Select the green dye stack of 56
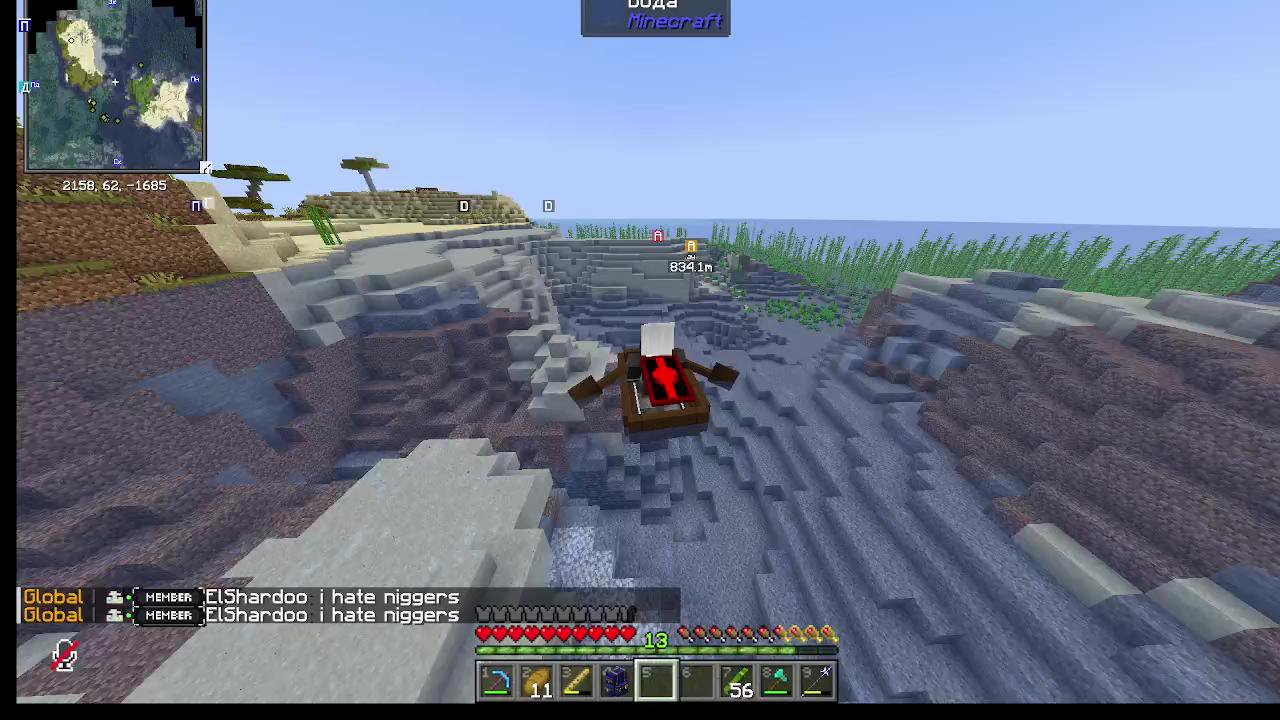The width and height of the screenshot is (1280, 720). [x=738, y=682]
